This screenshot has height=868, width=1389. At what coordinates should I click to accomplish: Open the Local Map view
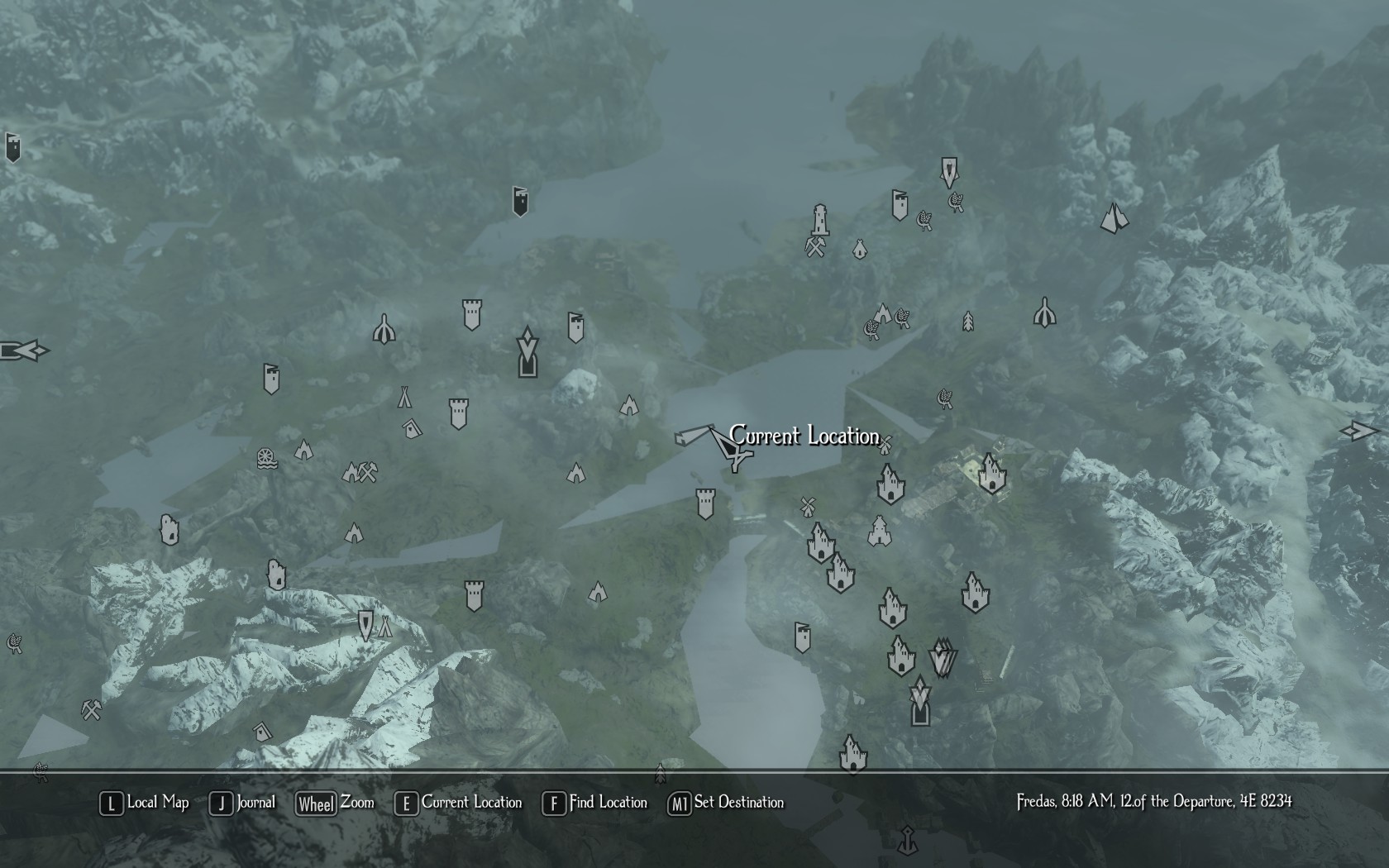click(146, 803)
